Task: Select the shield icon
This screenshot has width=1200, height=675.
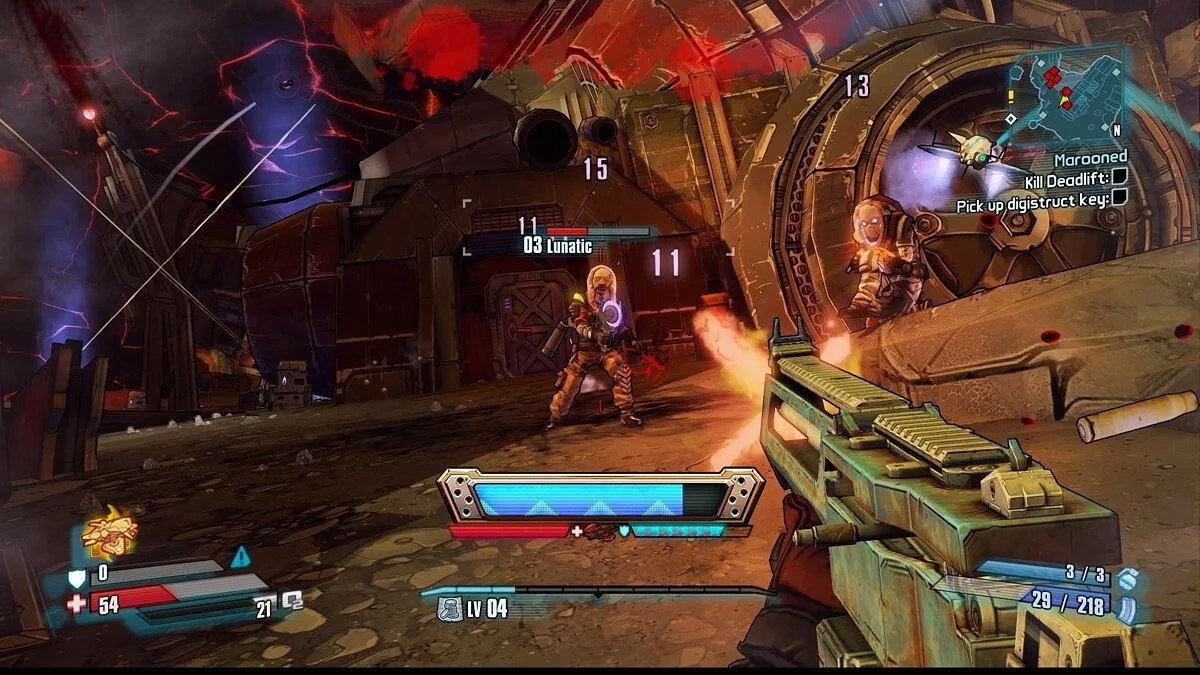Action: [76, 575]
